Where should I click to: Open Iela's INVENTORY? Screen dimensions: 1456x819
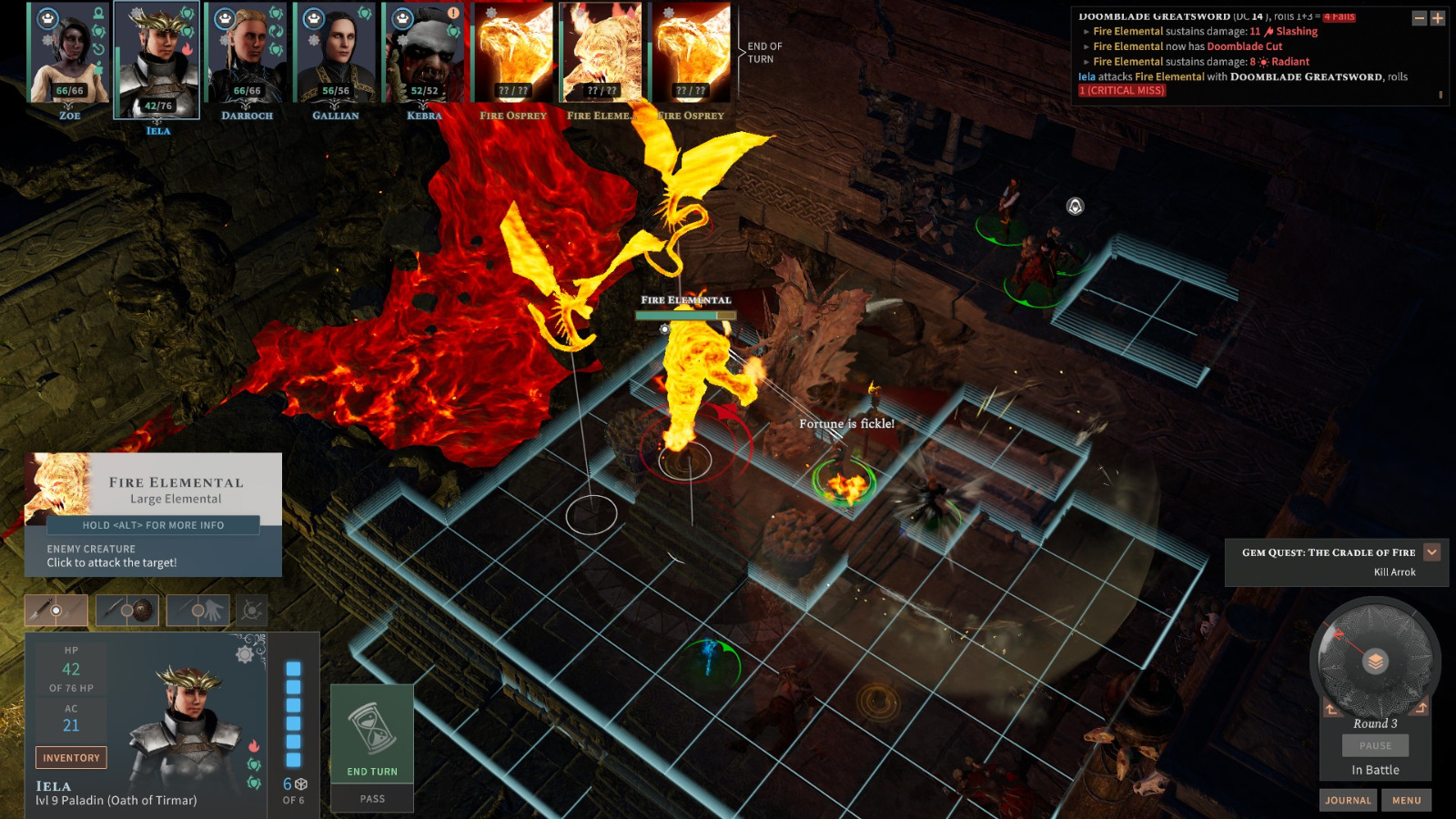click(x=70, y=757)
